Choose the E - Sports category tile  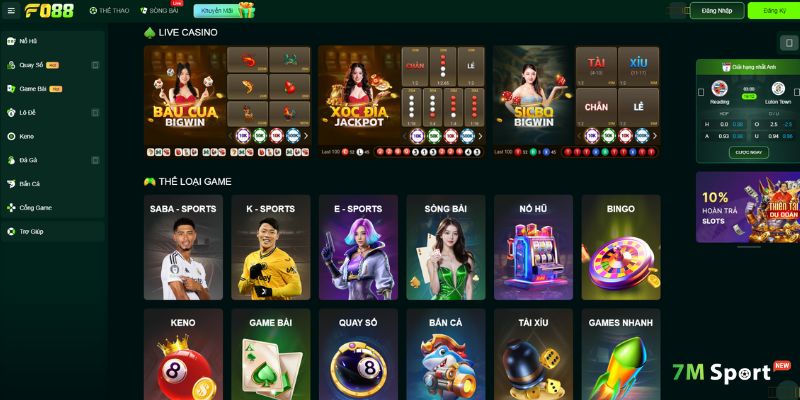(x=358, y=247)
